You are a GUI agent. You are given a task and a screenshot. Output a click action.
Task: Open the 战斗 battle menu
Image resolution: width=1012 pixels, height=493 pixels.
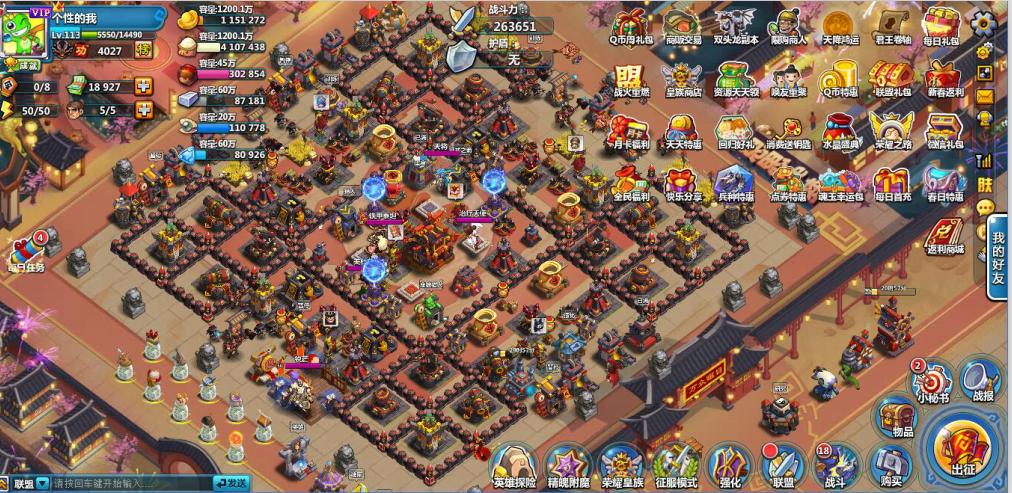coord(835,465)
